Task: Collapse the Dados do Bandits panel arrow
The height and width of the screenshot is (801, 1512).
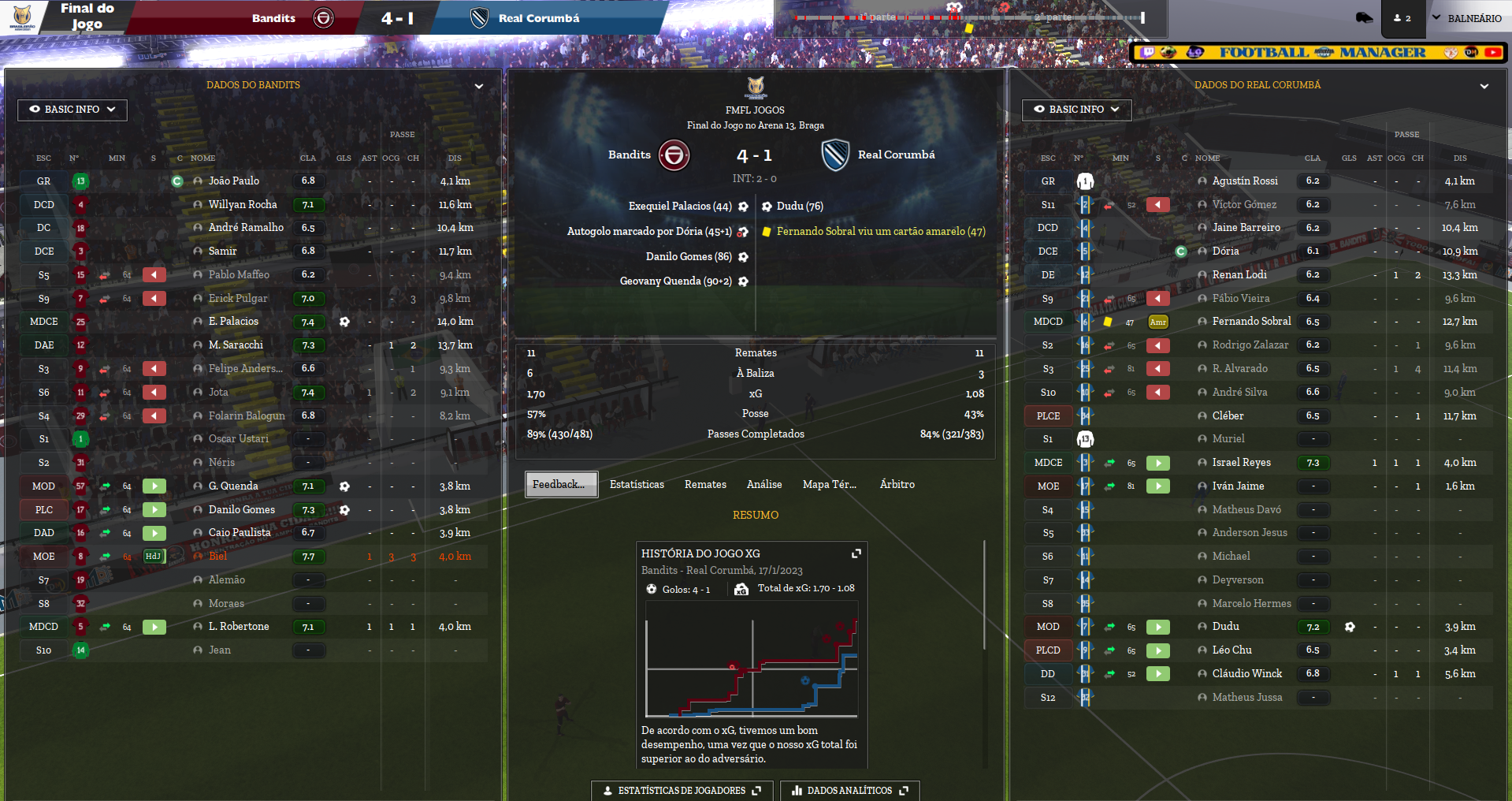Action: pyautogui.click(x=478, y=86)
